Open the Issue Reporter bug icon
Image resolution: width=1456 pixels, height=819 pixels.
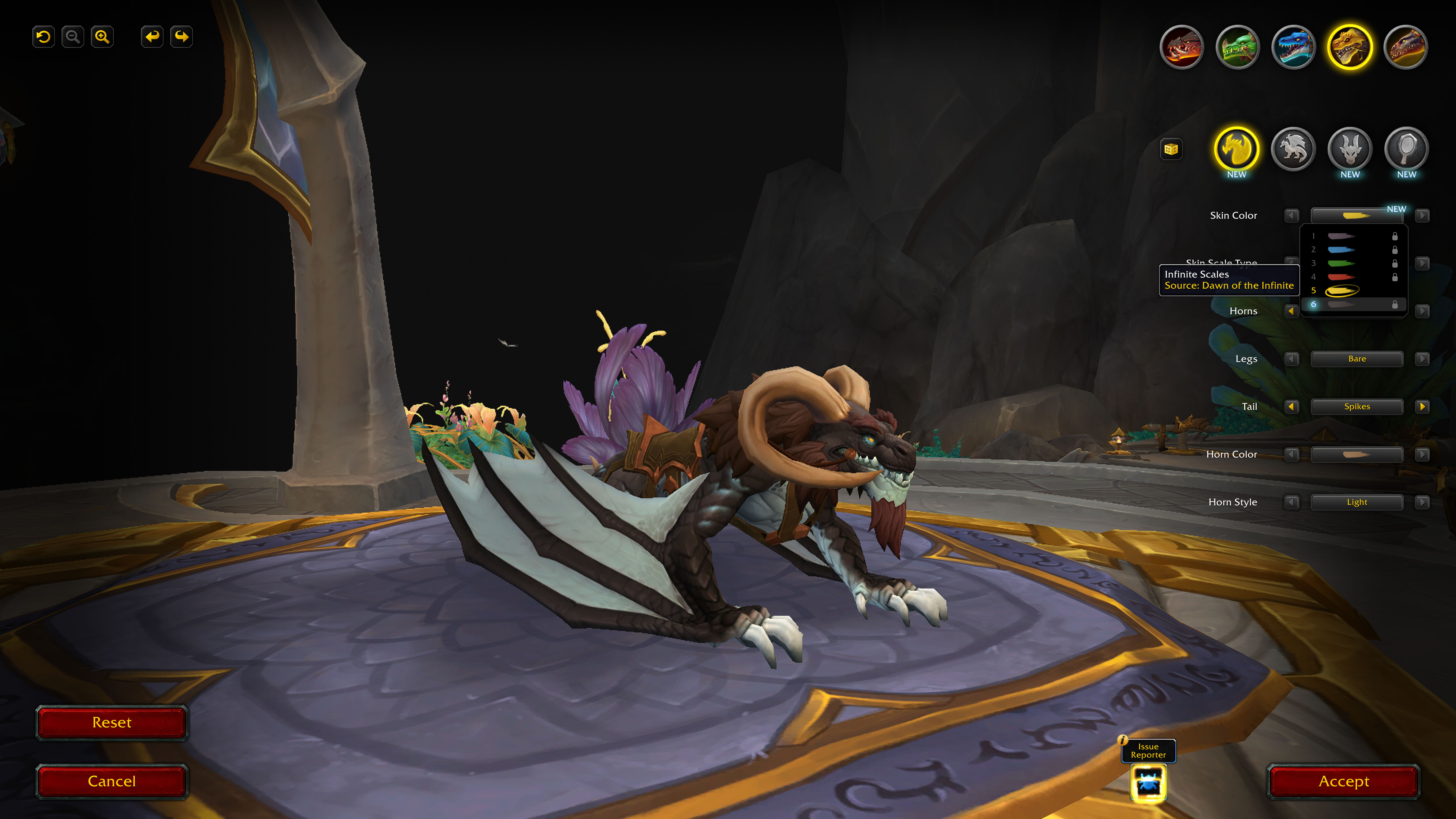tap(1148, 783)
